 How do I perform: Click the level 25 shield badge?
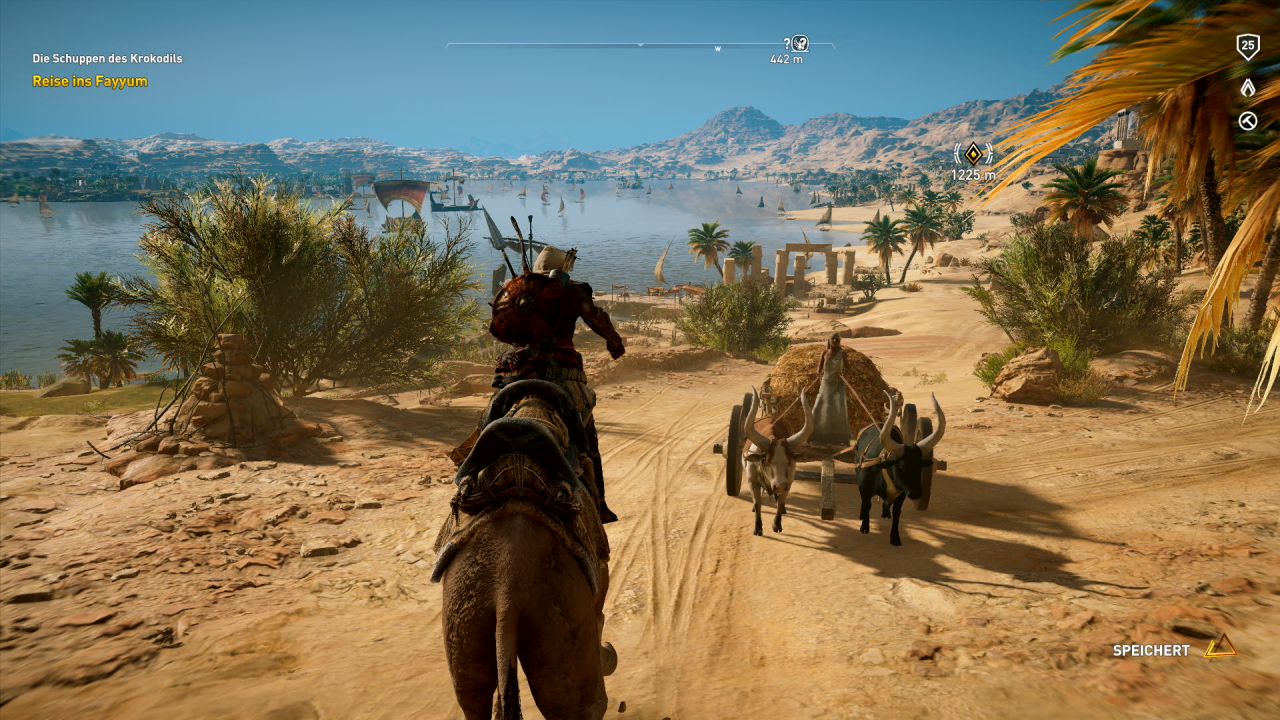[1247, 45]
